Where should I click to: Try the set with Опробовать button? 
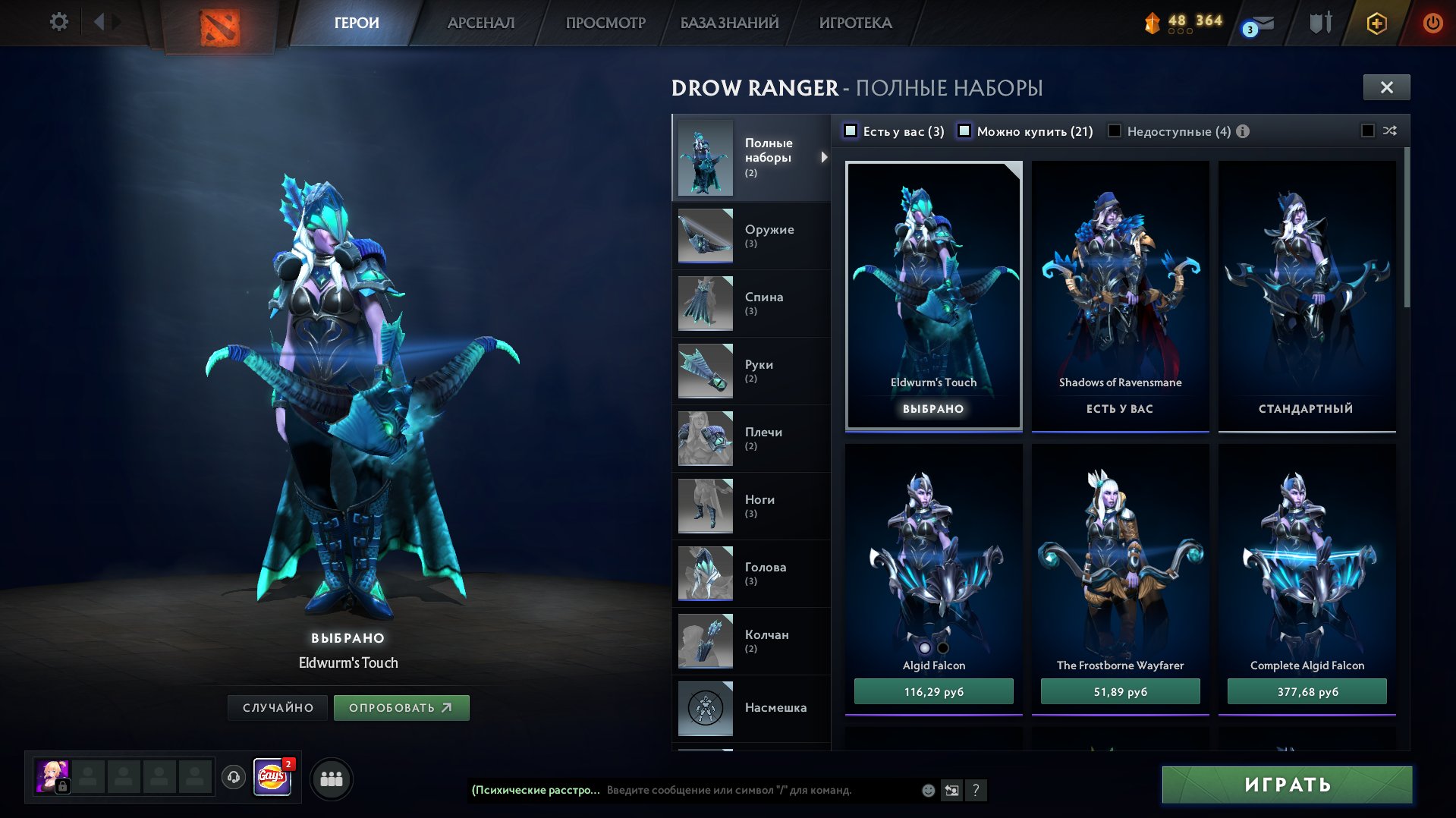[x=401, y=707]
